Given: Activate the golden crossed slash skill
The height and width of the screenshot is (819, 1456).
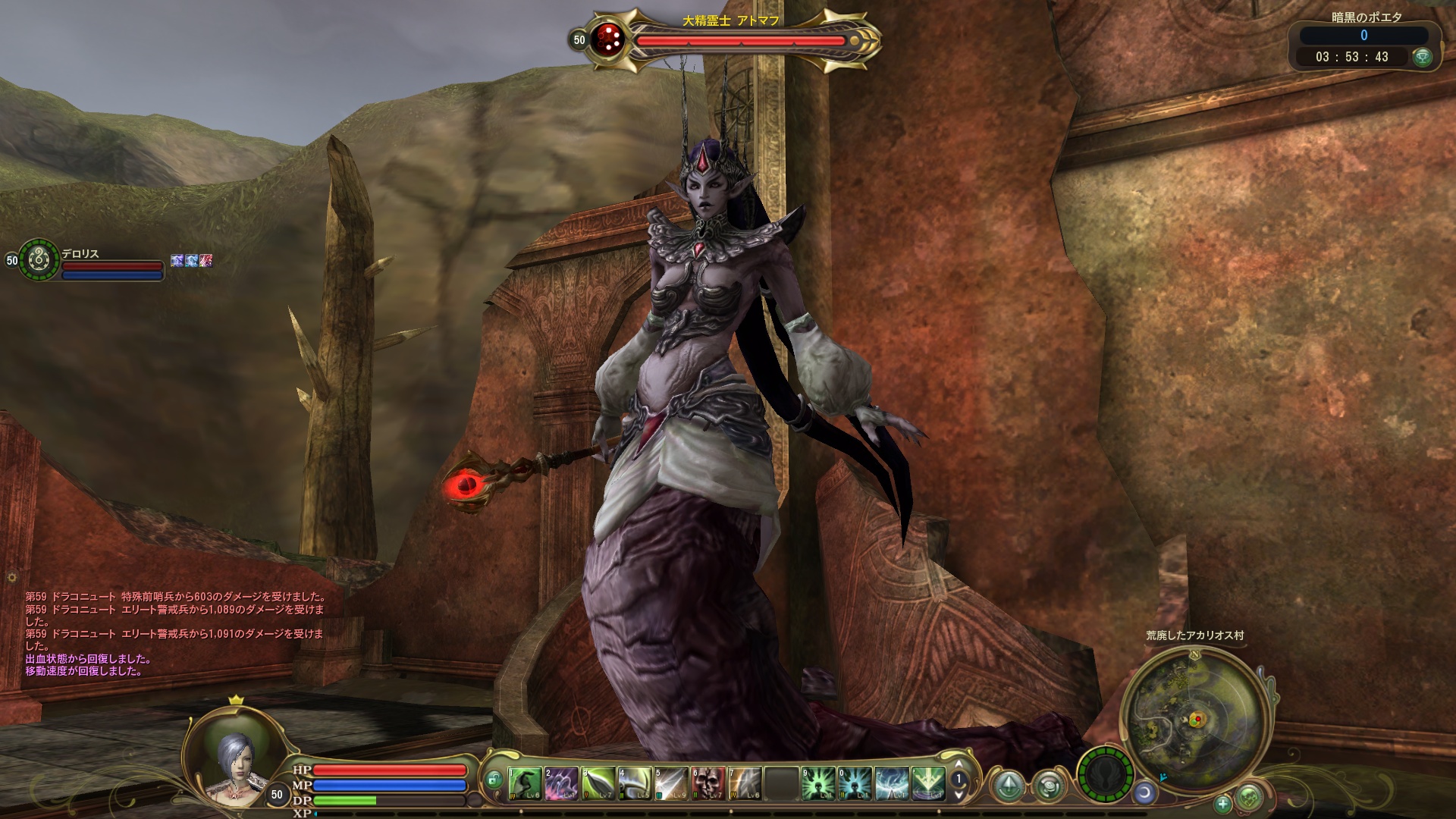Looking at the screenshot, I should point(745,783).
